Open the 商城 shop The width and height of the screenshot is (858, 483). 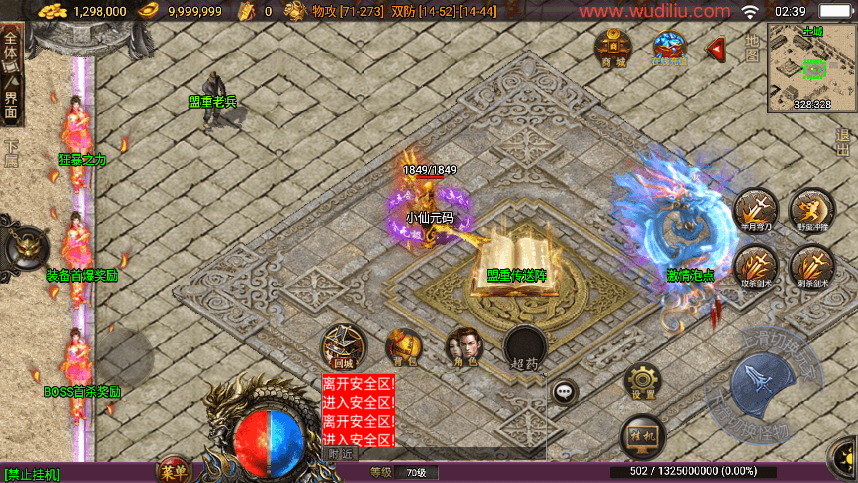[x=612, y=47]
